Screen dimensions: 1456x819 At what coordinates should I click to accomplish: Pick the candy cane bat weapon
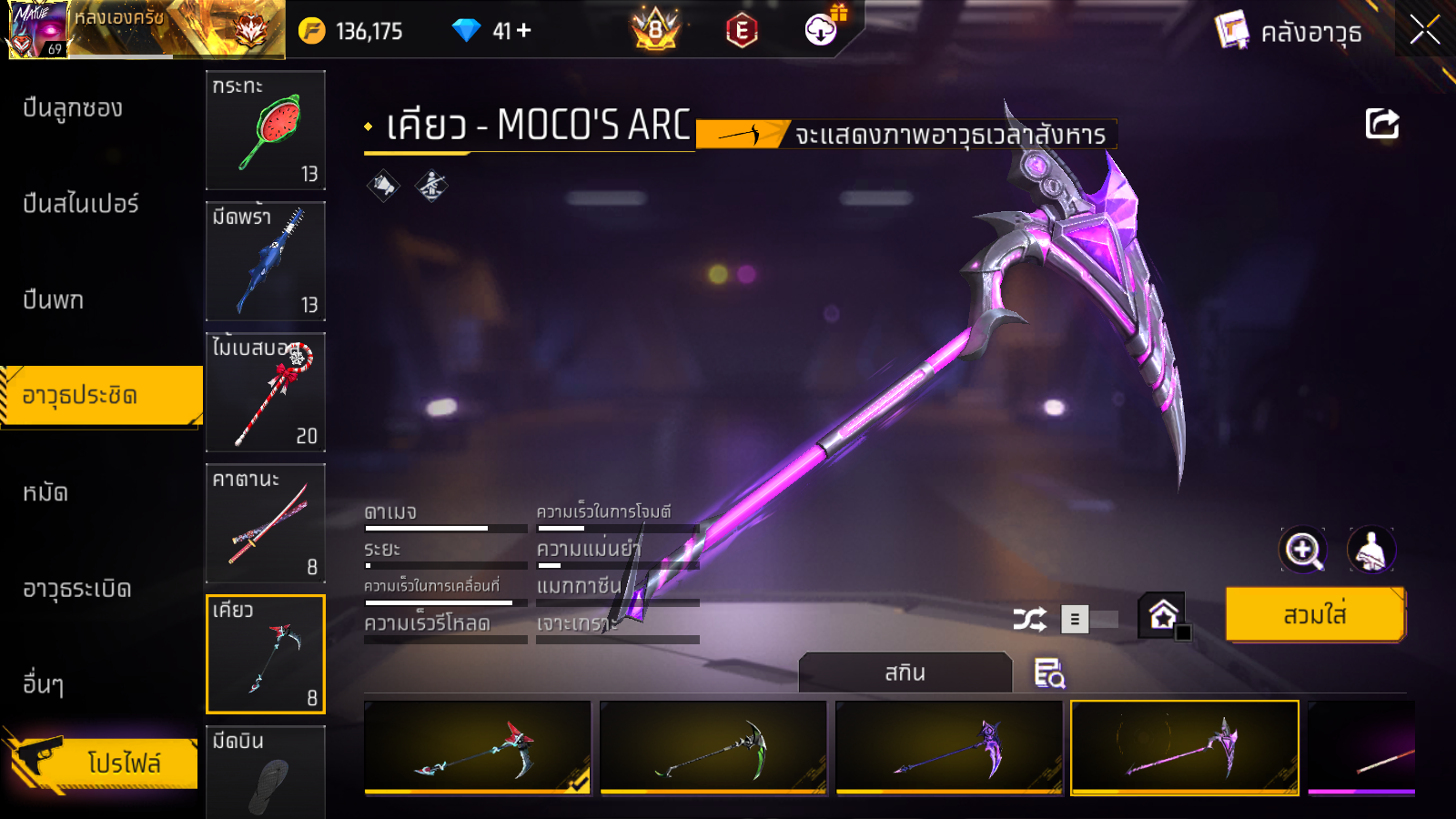266,392
